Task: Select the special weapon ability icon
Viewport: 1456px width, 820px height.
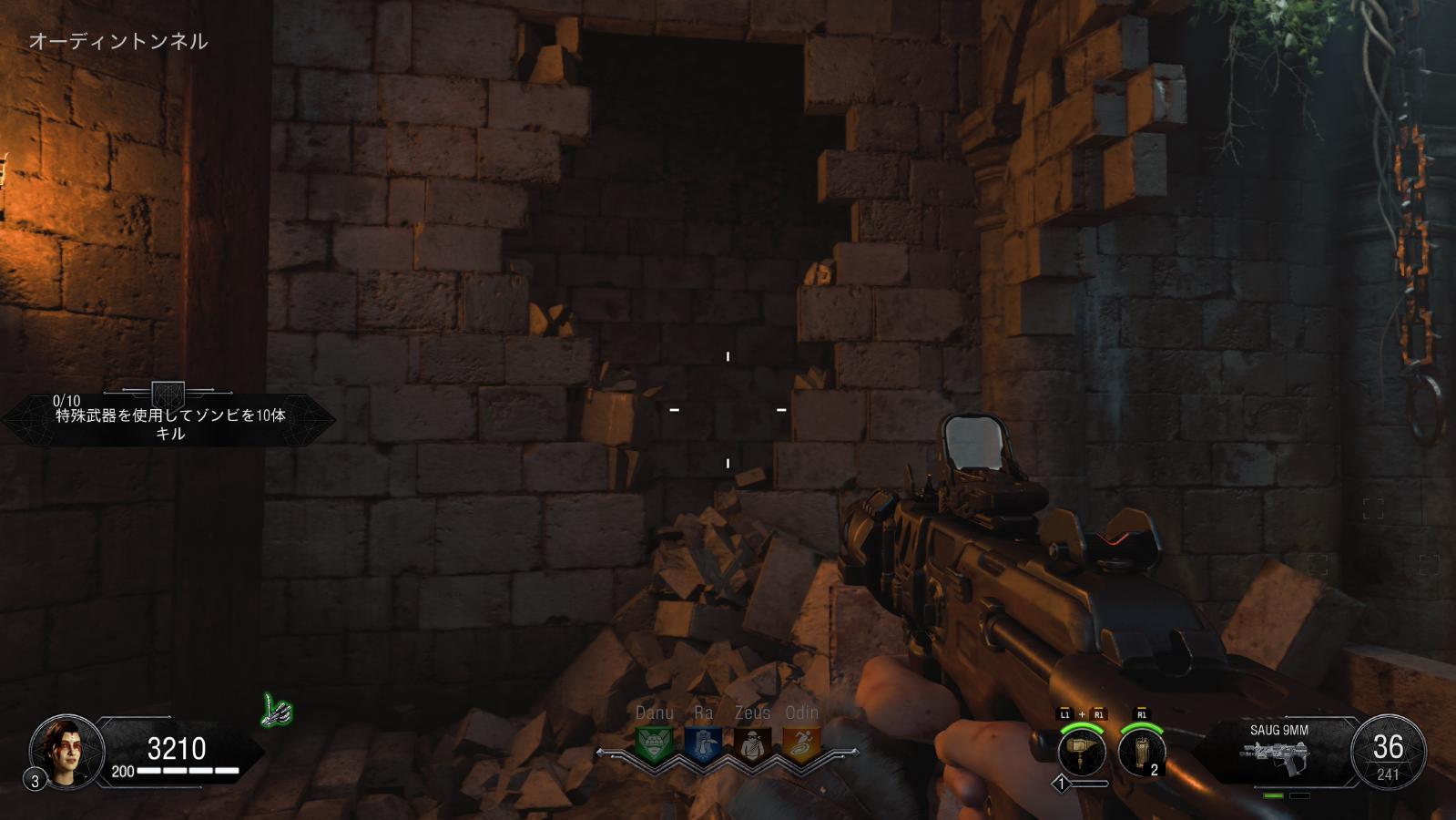Action: [x=1082, y=754]
